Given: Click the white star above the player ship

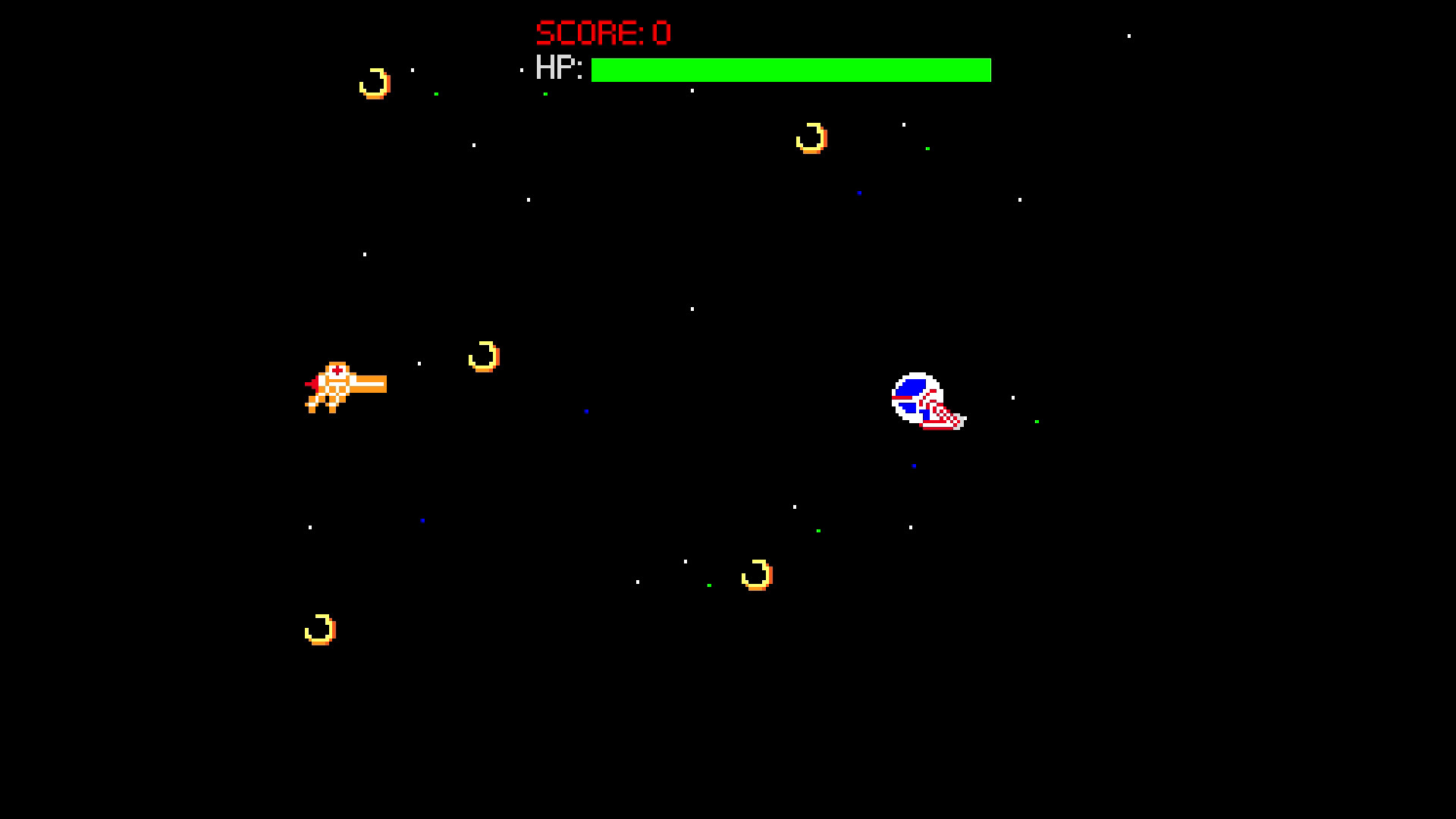Looking at the screenshot, I should (364, 253).
